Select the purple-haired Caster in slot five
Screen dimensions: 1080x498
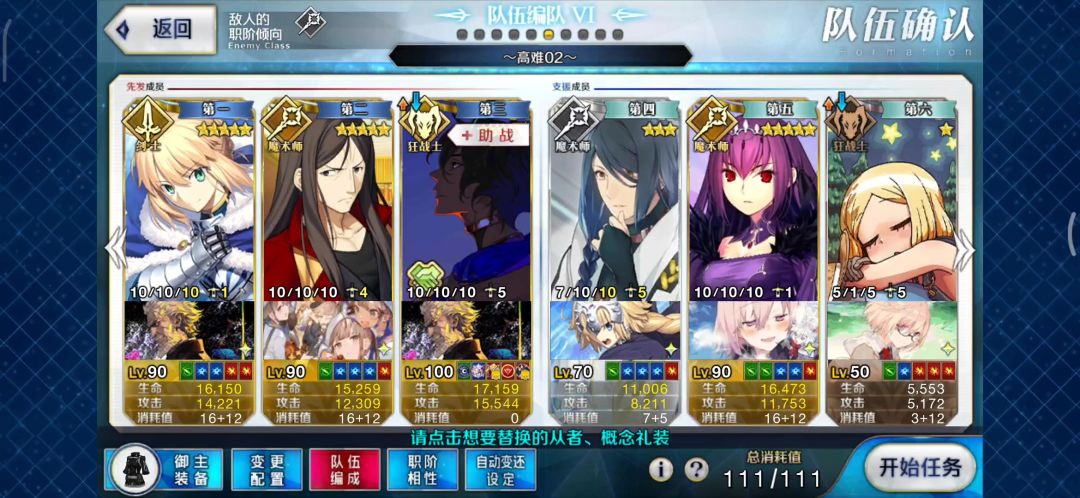pos(754,210)
